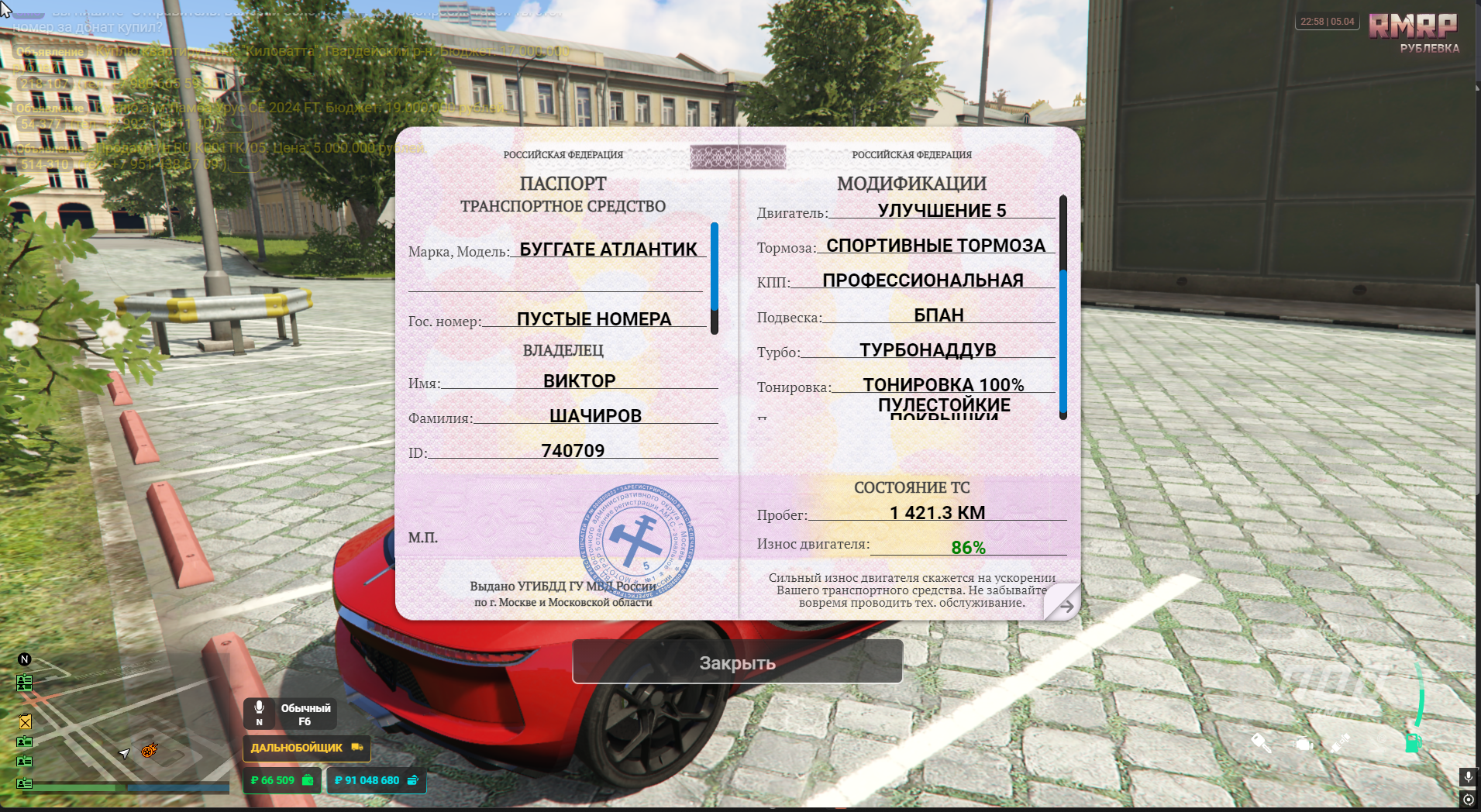Click the car key icon
This screenshot has height=812, width=1481.
coord(1261,743)
